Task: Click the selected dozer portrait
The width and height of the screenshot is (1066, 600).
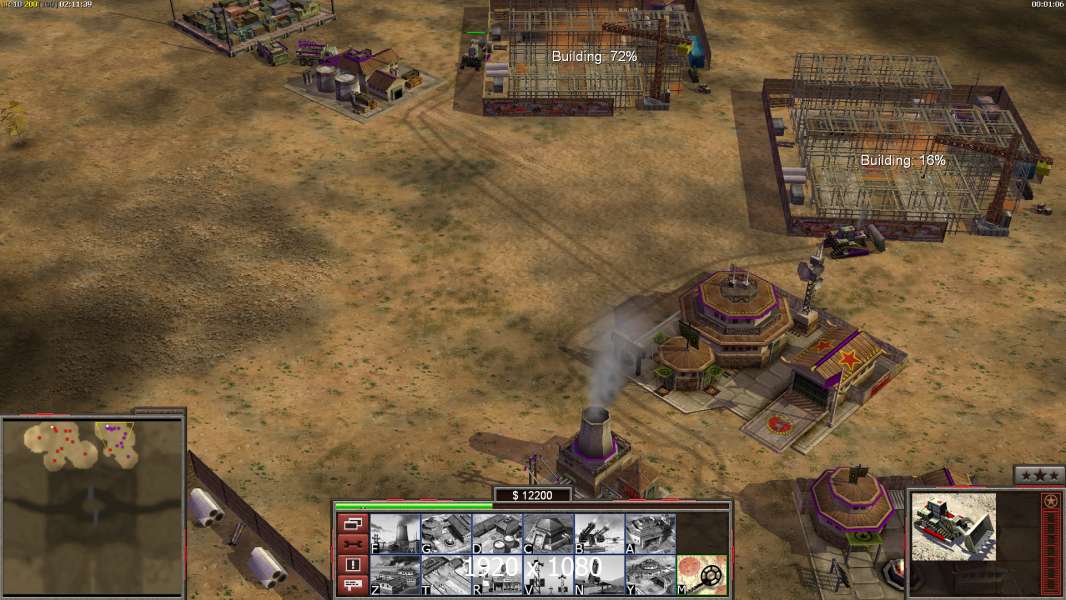Action: pyautogui.click(x=955, y=525)
